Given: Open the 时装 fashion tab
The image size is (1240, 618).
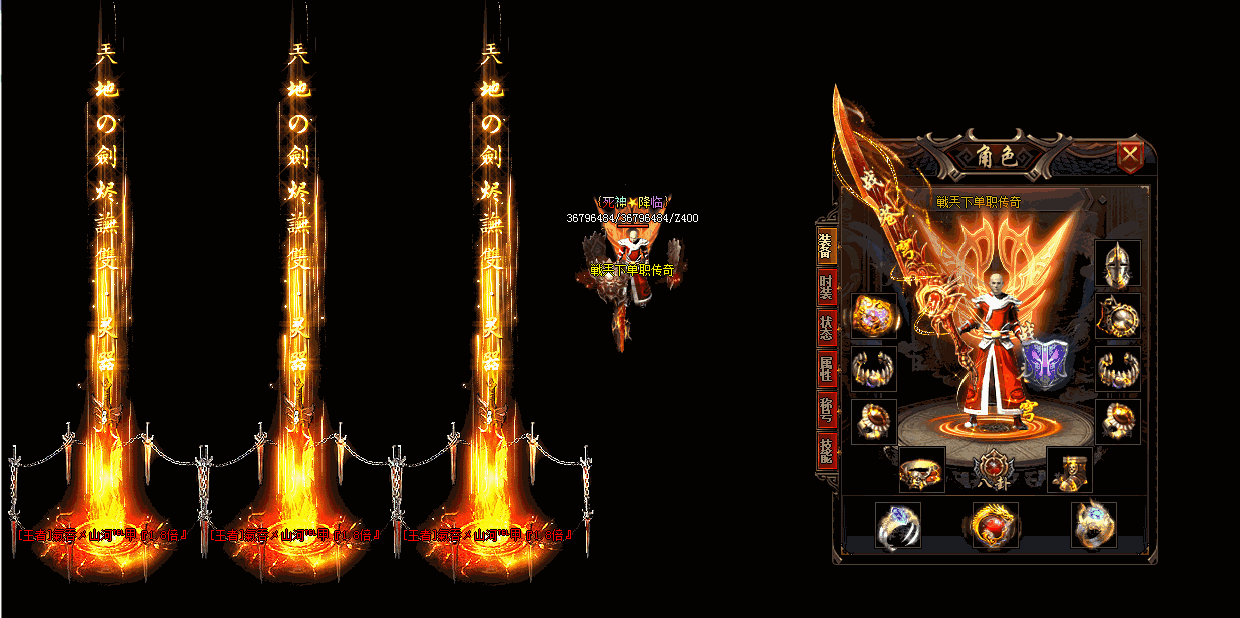Looking at the screenshot, I should (826, 288).
